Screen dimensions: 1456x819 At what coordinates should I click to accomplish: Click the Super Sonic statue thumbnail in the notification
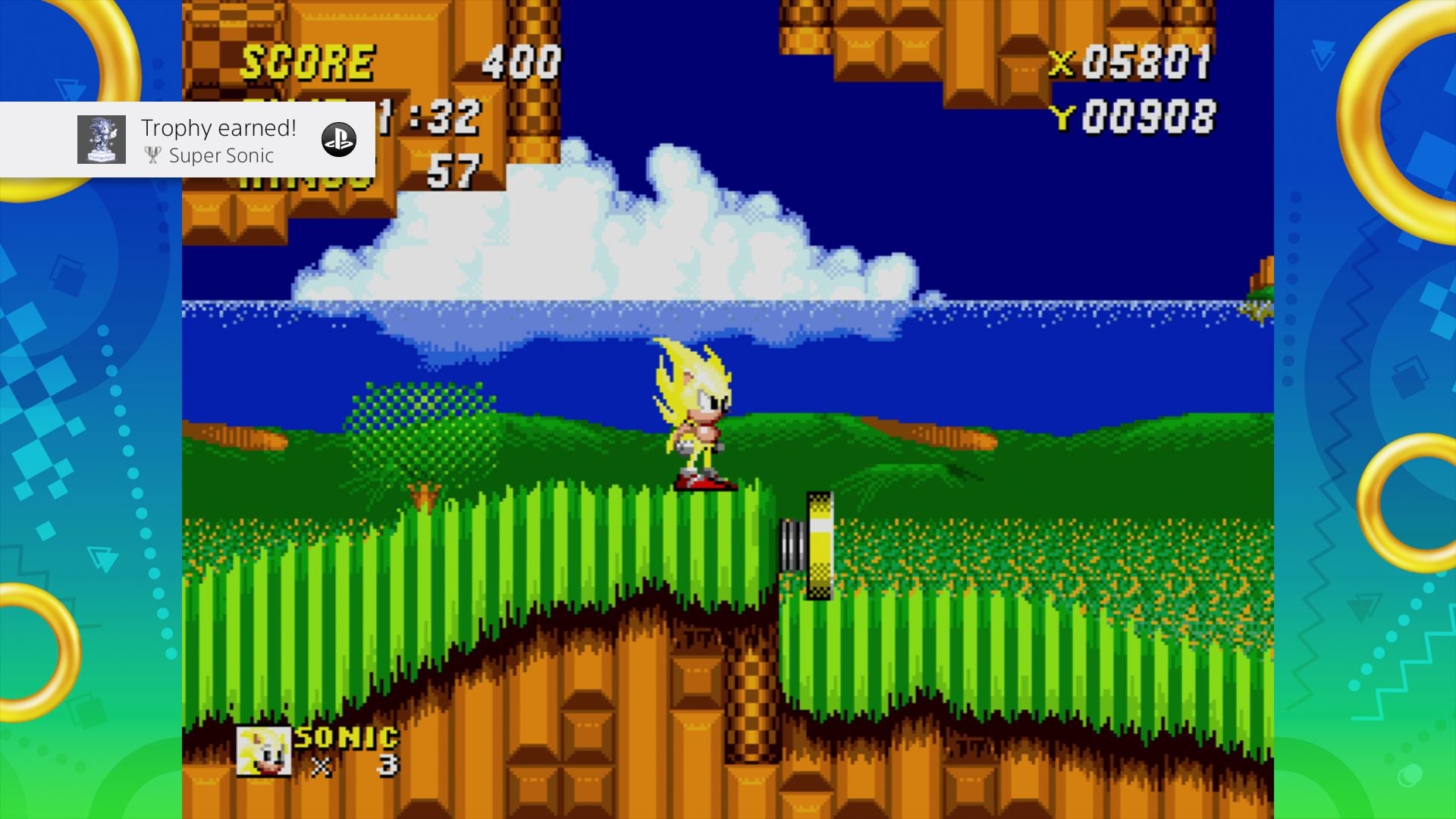(102, 140)
